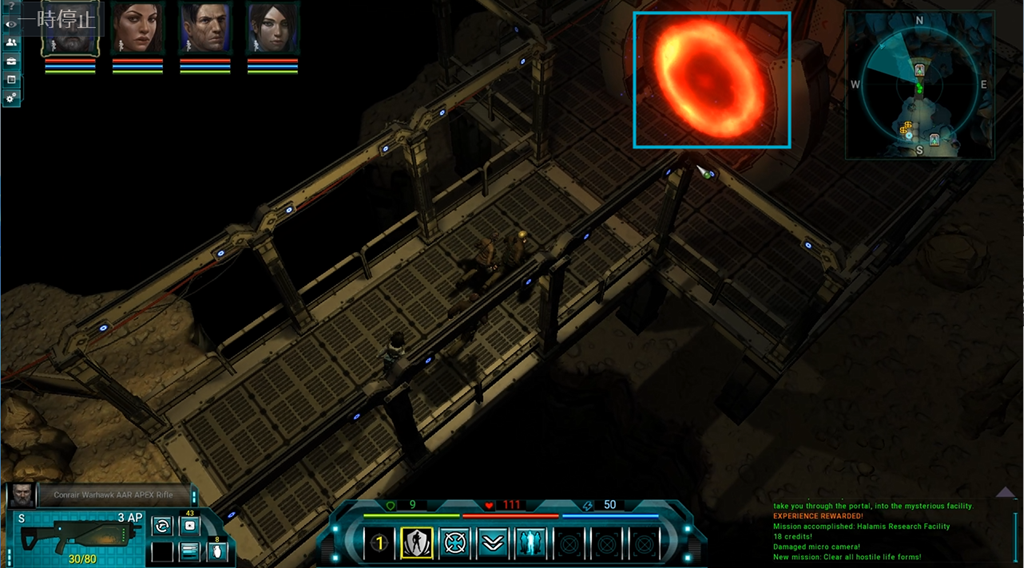The height and width of the screenshot is (568, 1024).
Task: Select the scarred male soldier portrait
Action: (205, 28)
